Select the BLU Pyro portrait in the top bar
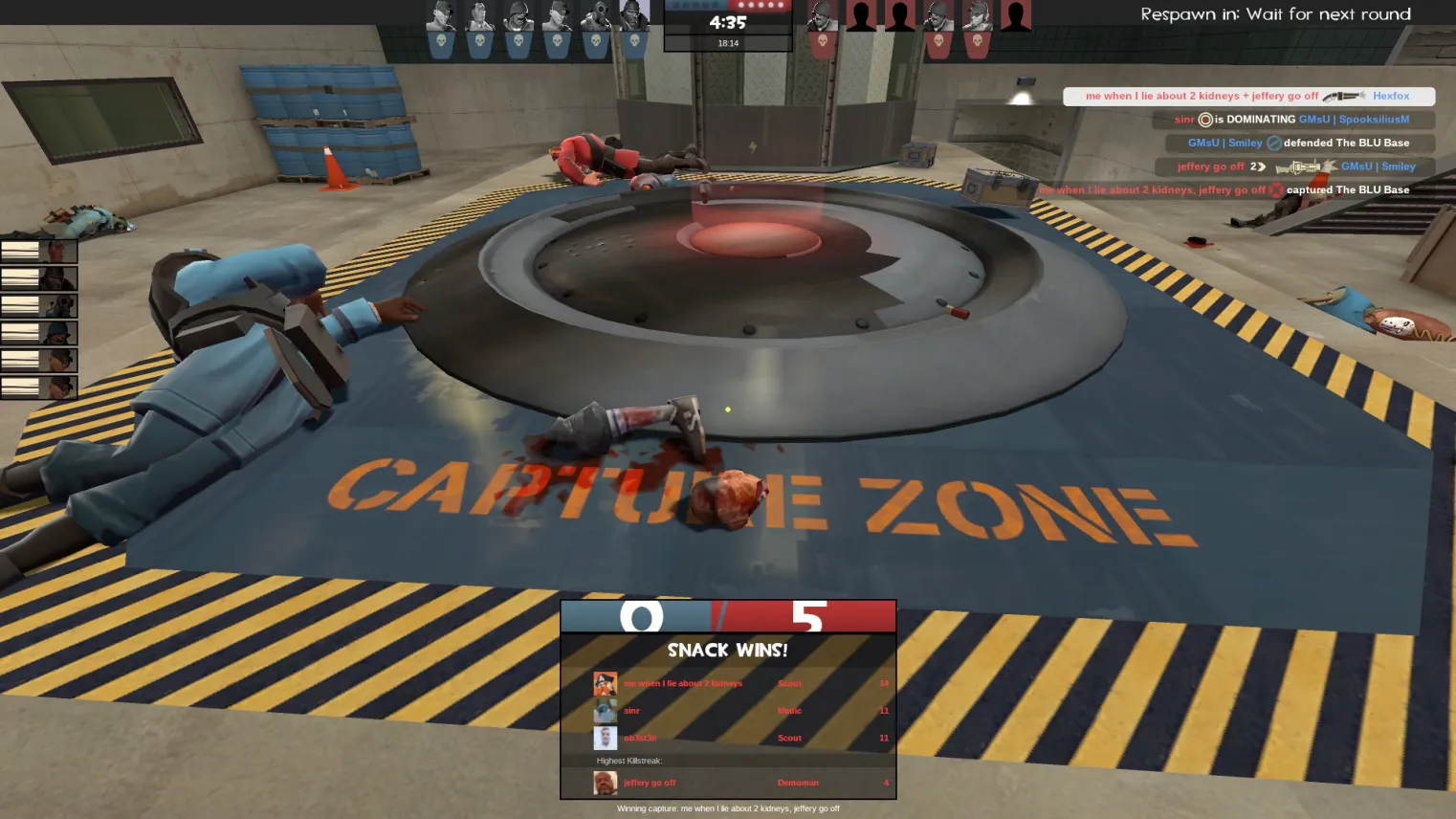The width and height of the screenshot is (1456, 819). (x=596, y=17)
